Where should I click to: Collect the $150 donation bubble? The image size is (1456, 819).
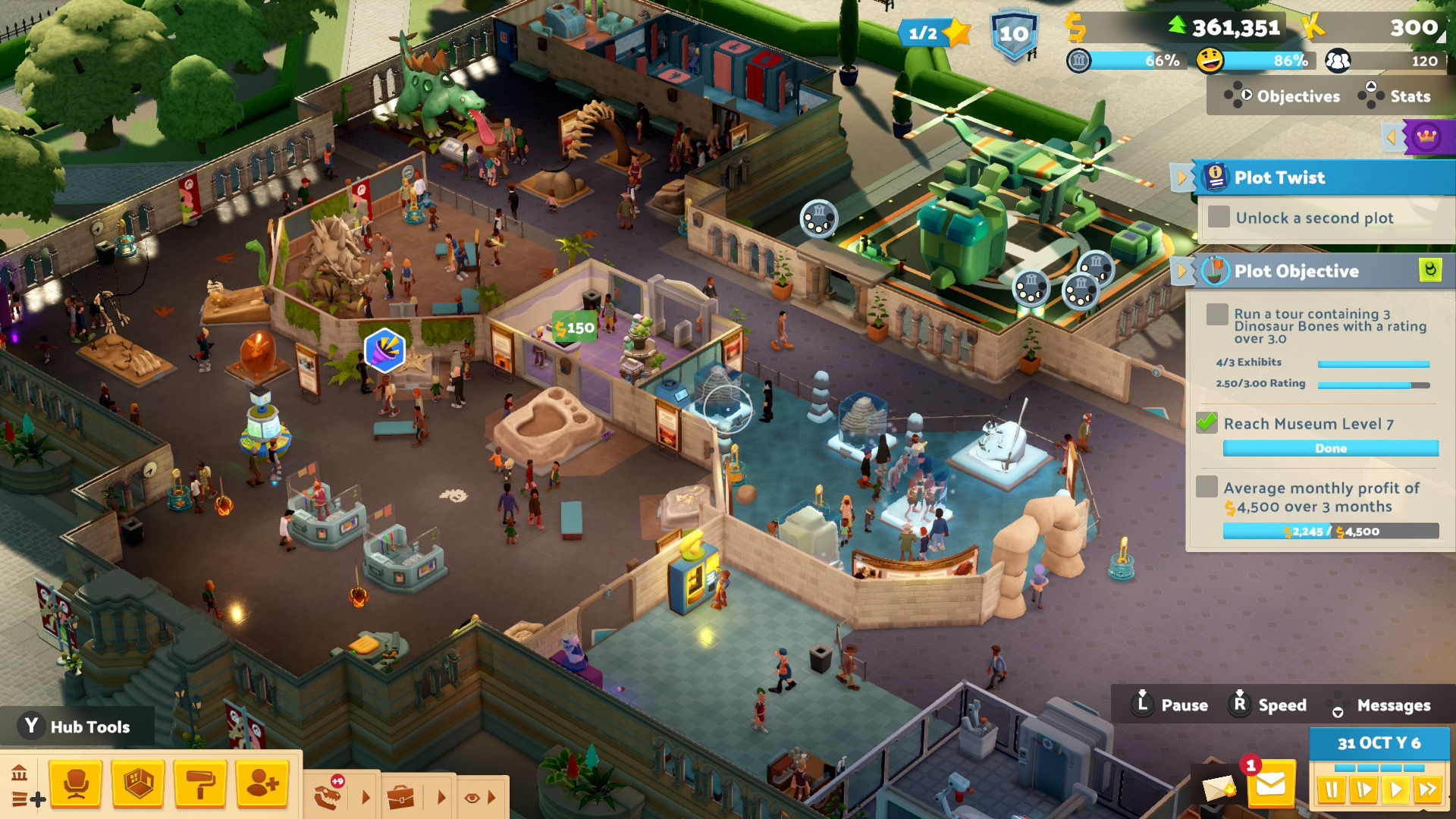[574, 328]
